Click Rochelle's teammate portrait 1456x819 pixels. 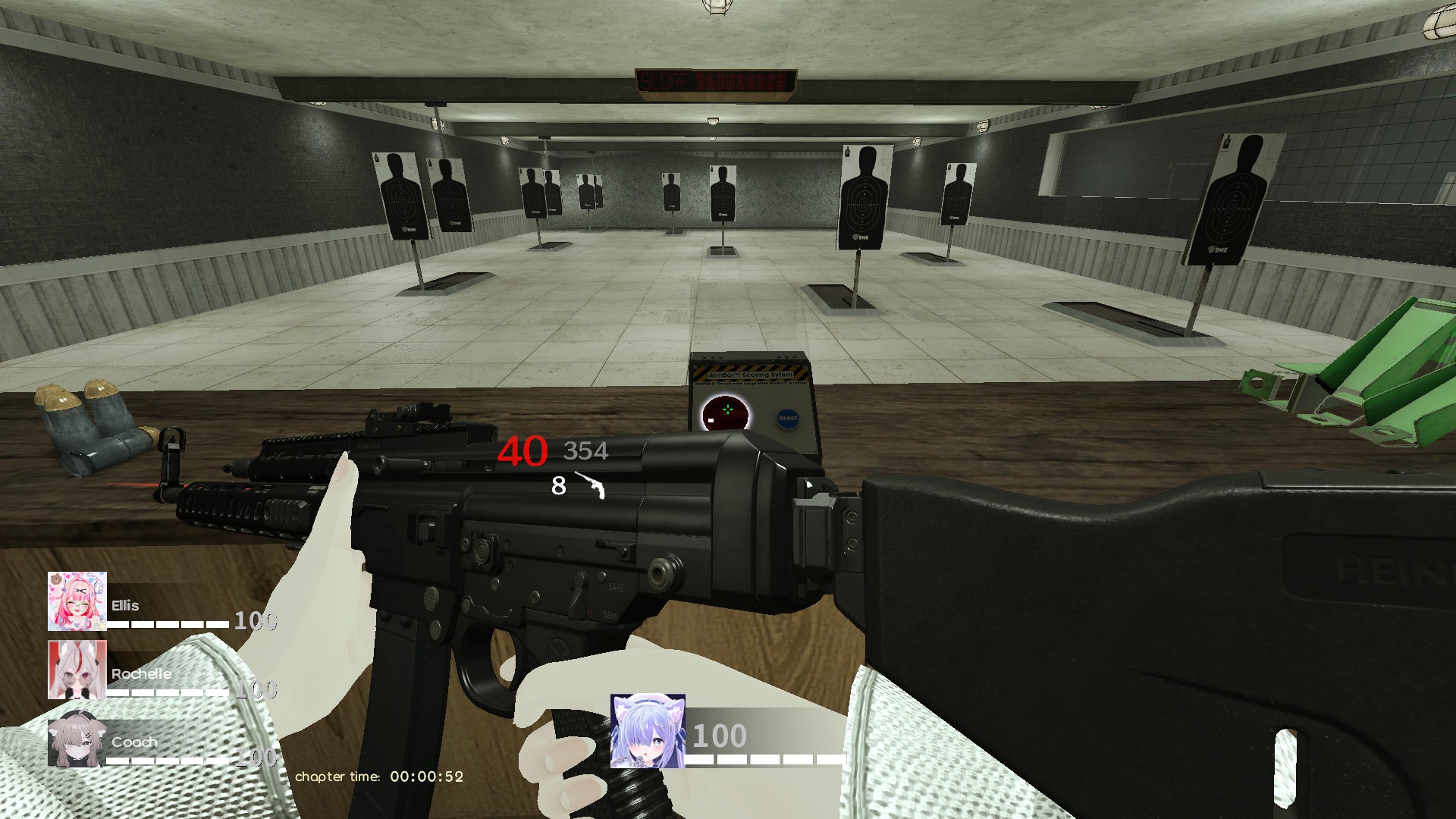77,670
